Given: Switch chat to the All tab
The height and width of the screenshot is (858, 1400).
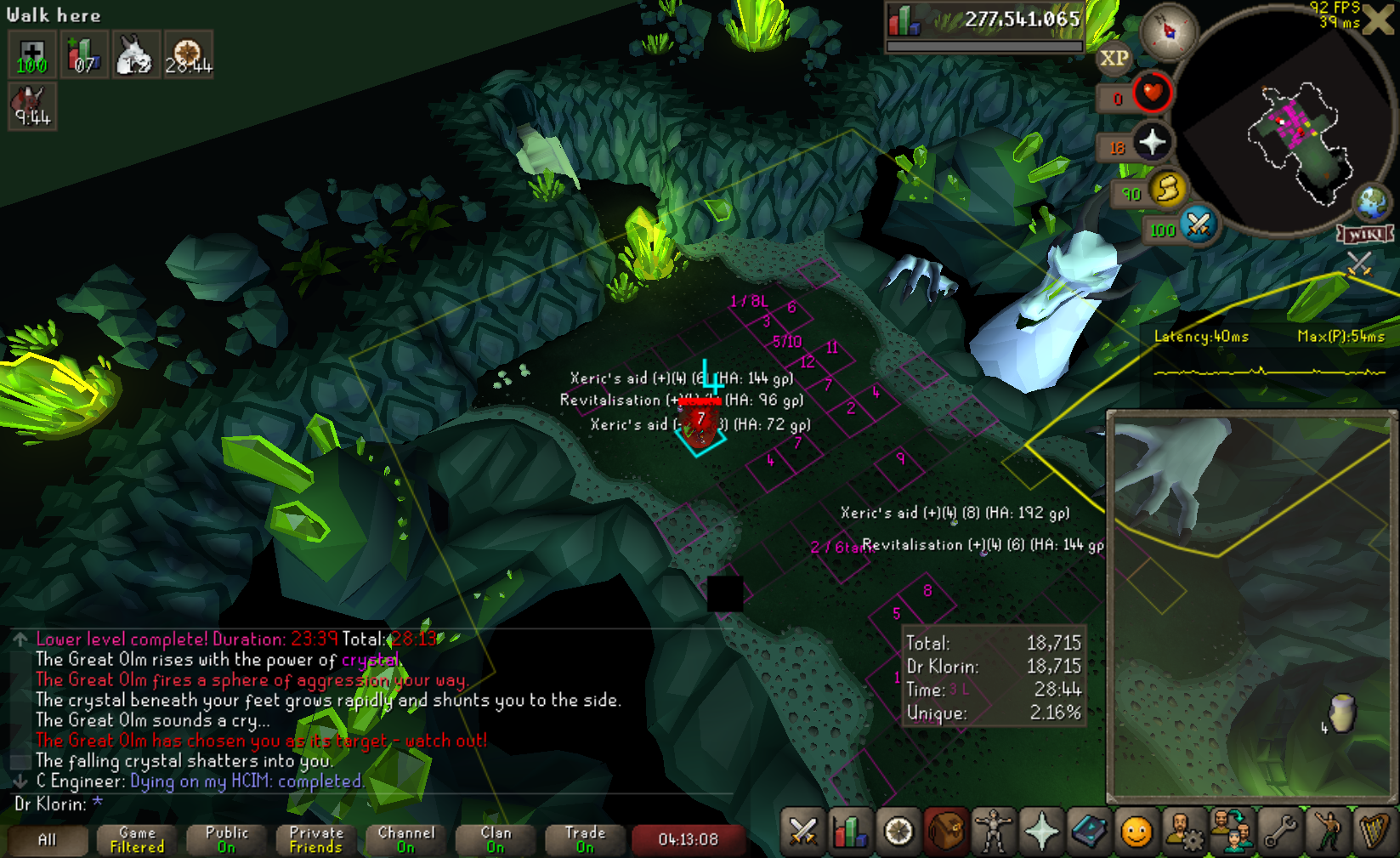Looking at the screenshot, I should (48, 840).
